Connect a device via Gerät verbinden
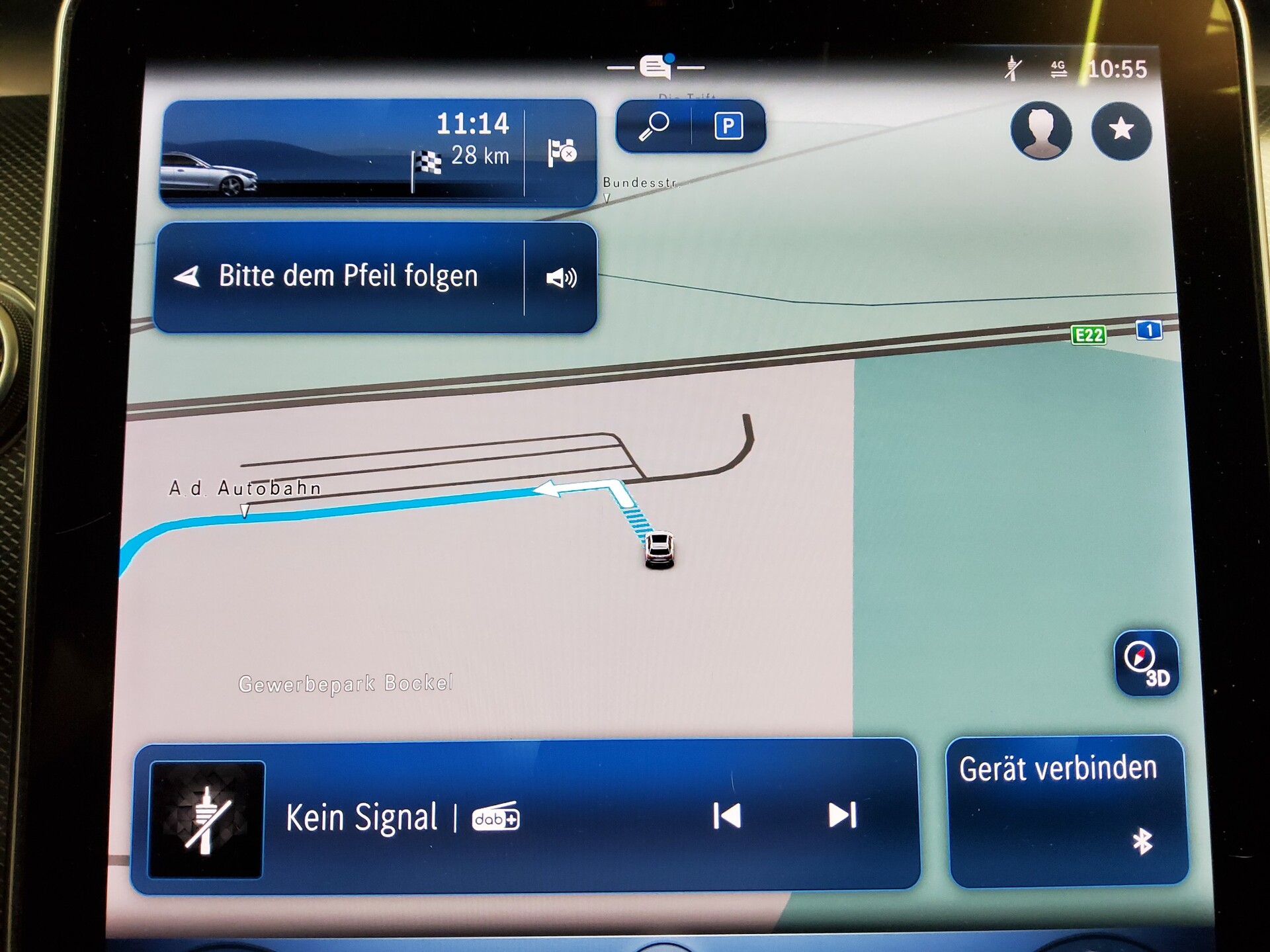This screenshot has height=952, width=1270. [1058, 767]
